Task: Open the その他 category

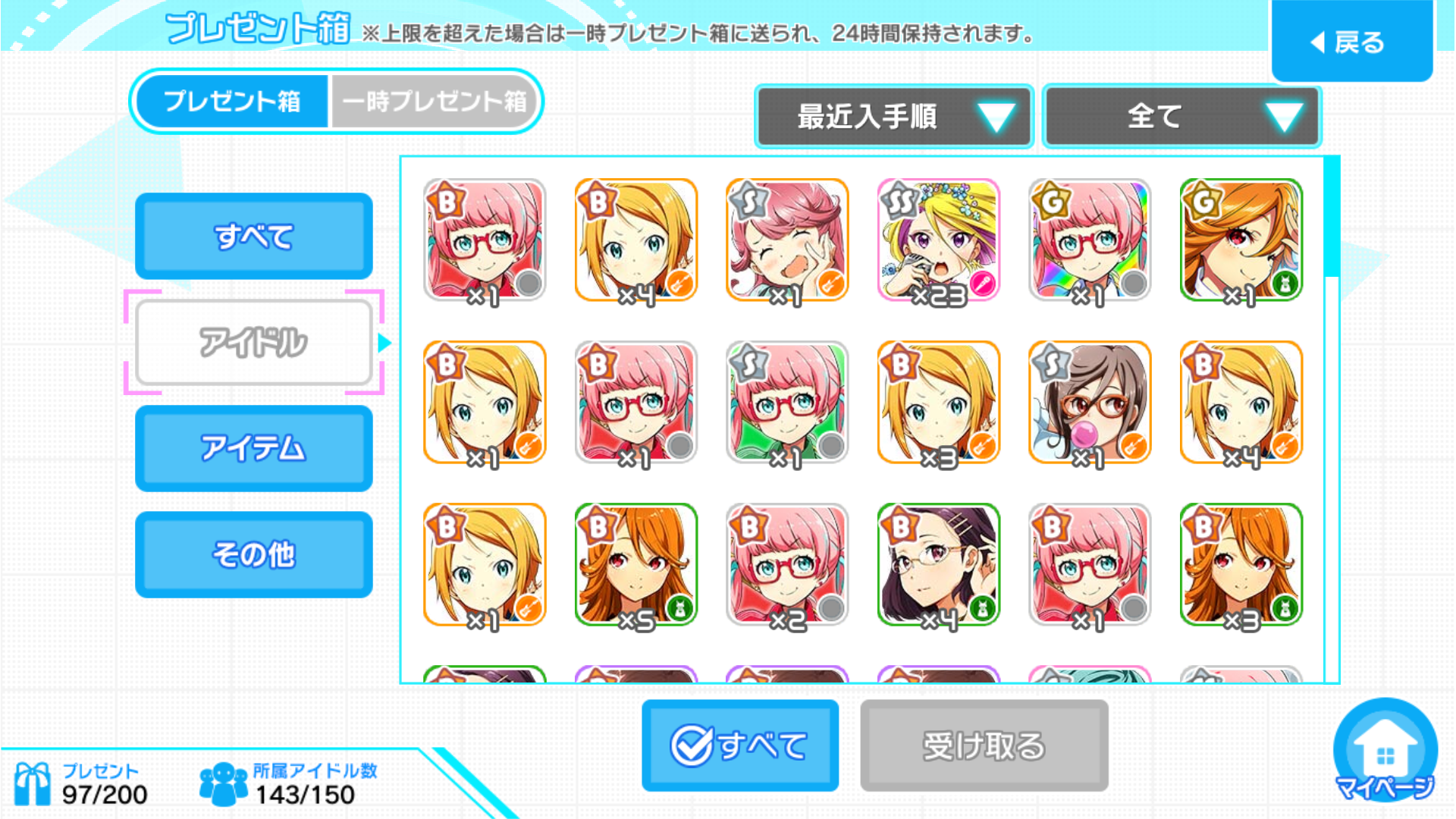Action: click(x=253, y=554)
